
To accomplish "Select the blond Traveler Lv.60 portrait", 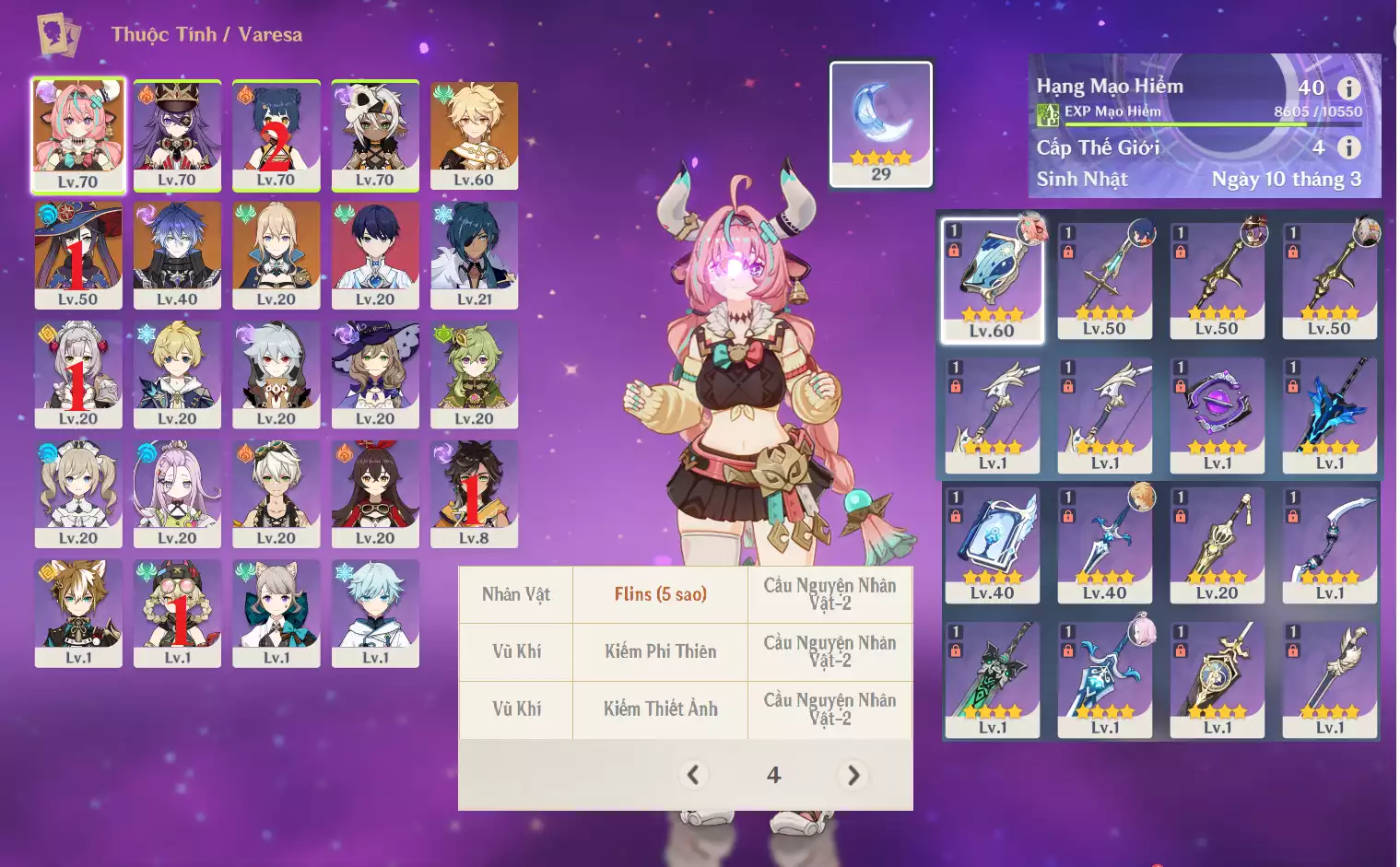I will tap(474, 135).
